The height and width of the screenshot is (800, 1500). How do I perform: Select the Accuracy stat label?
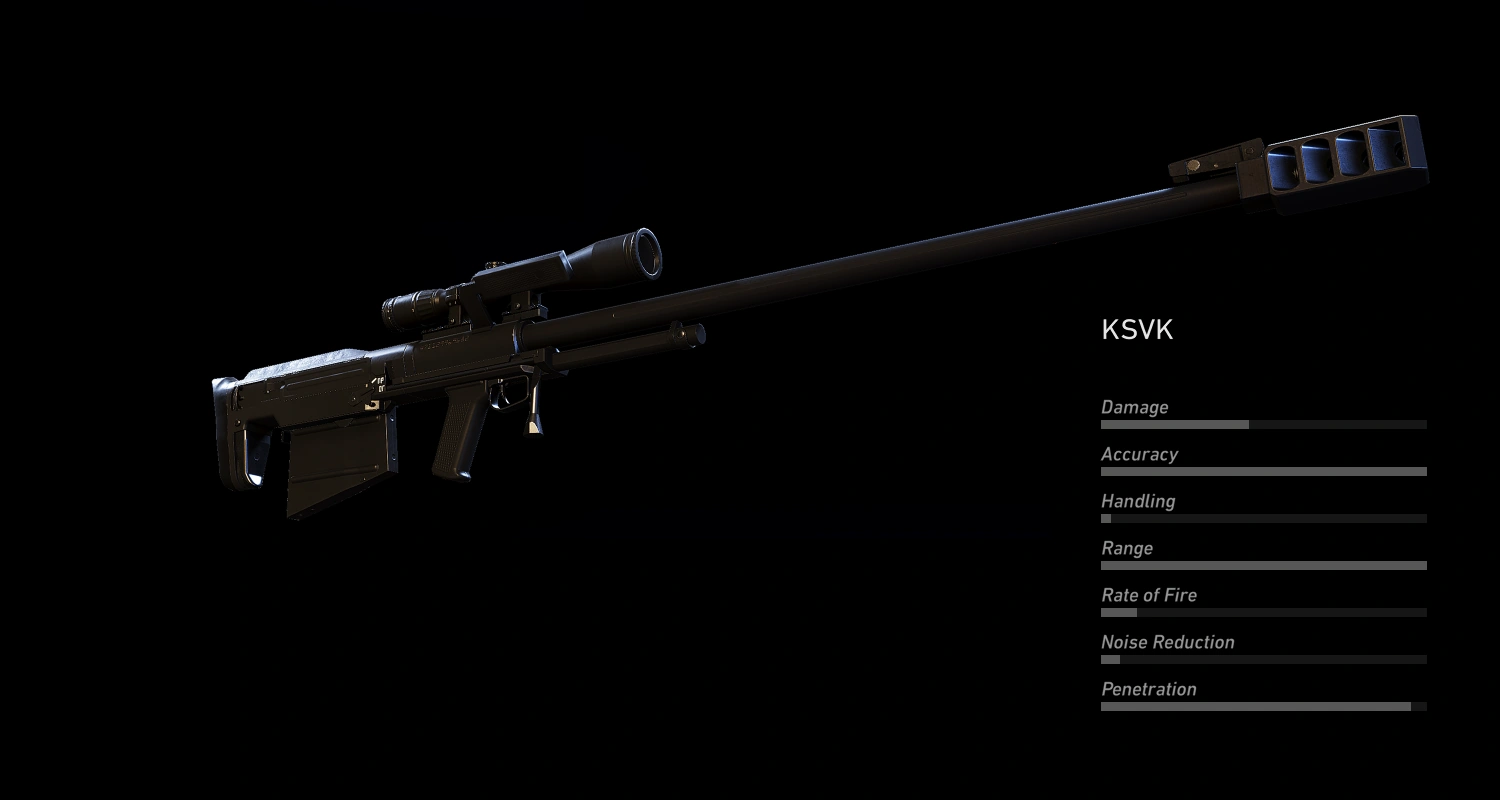pos(1140,454)
